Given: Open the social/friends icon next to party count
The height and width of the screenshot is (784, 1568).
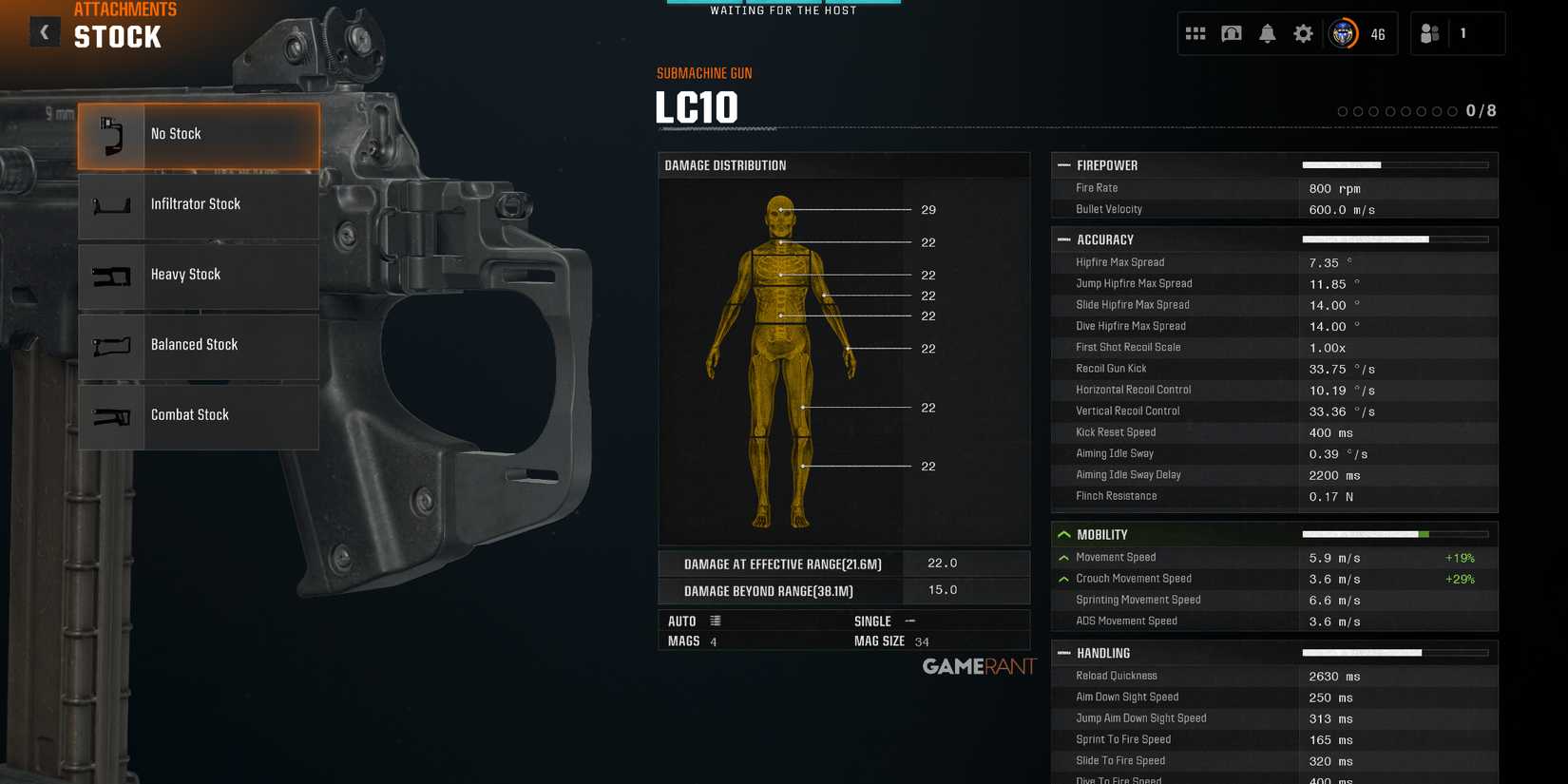Looking at the screenshot, I should click(1428, 32).
